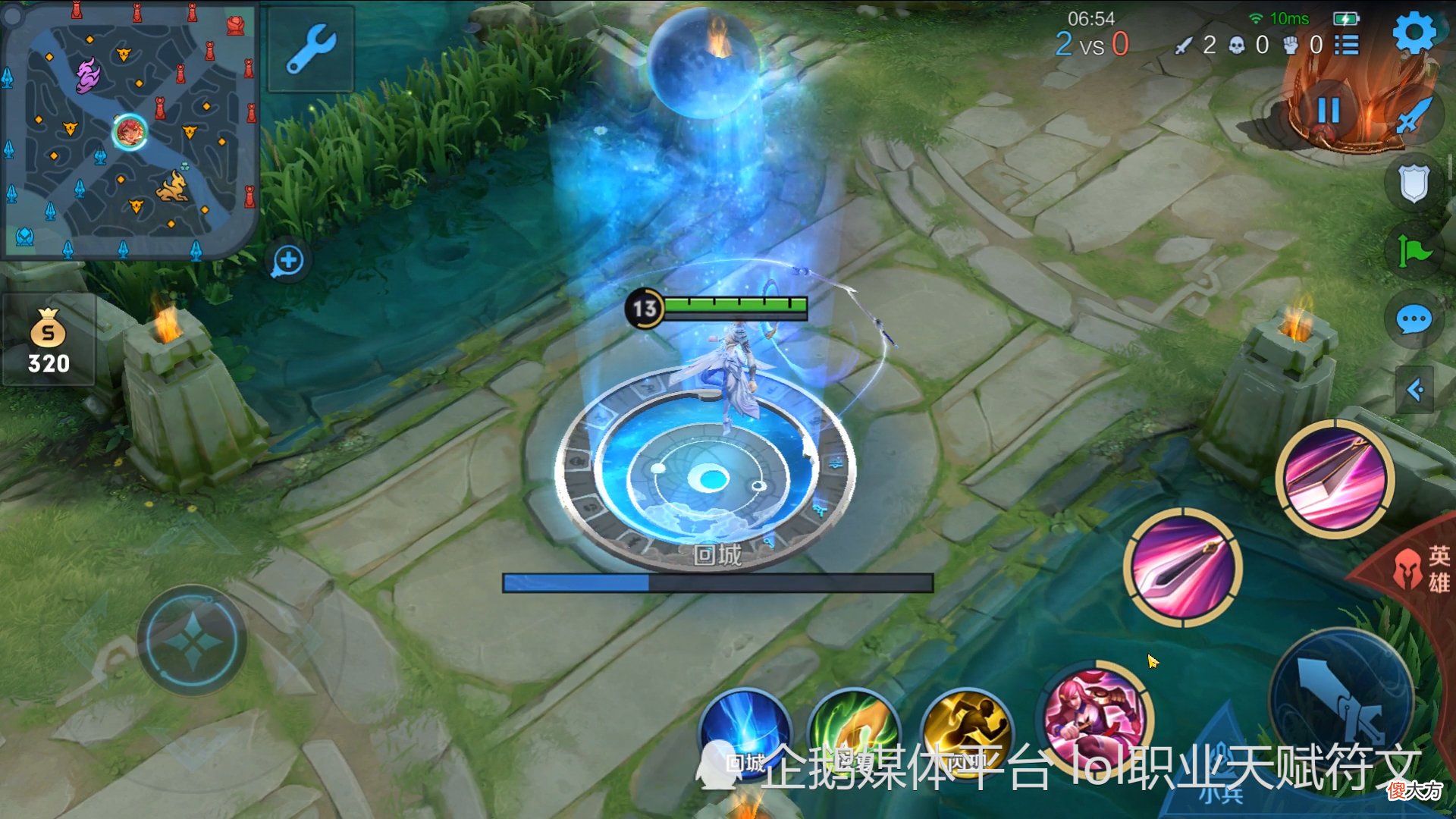Open the scoreboard list icon
The image size is (1456, 819).
[x=1347, y=45]
